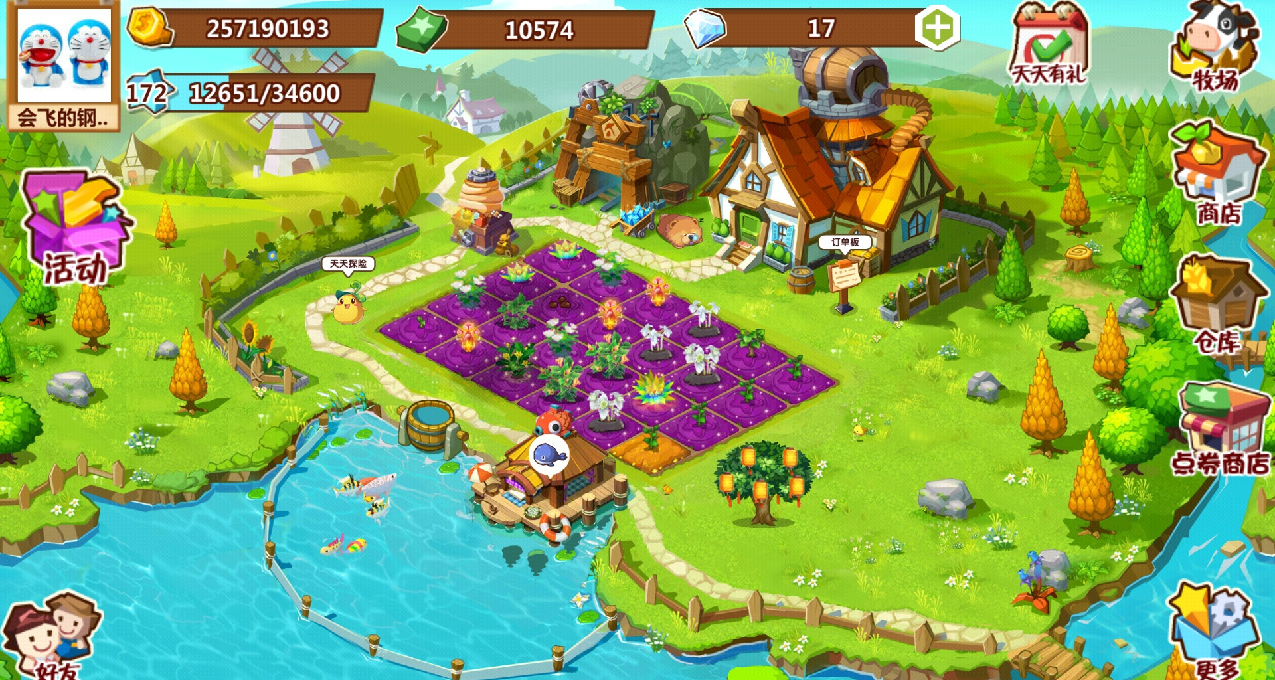Open the 仓库 warehouse
This screenshot has width=1275, height=680.
tap(1217, 301)
